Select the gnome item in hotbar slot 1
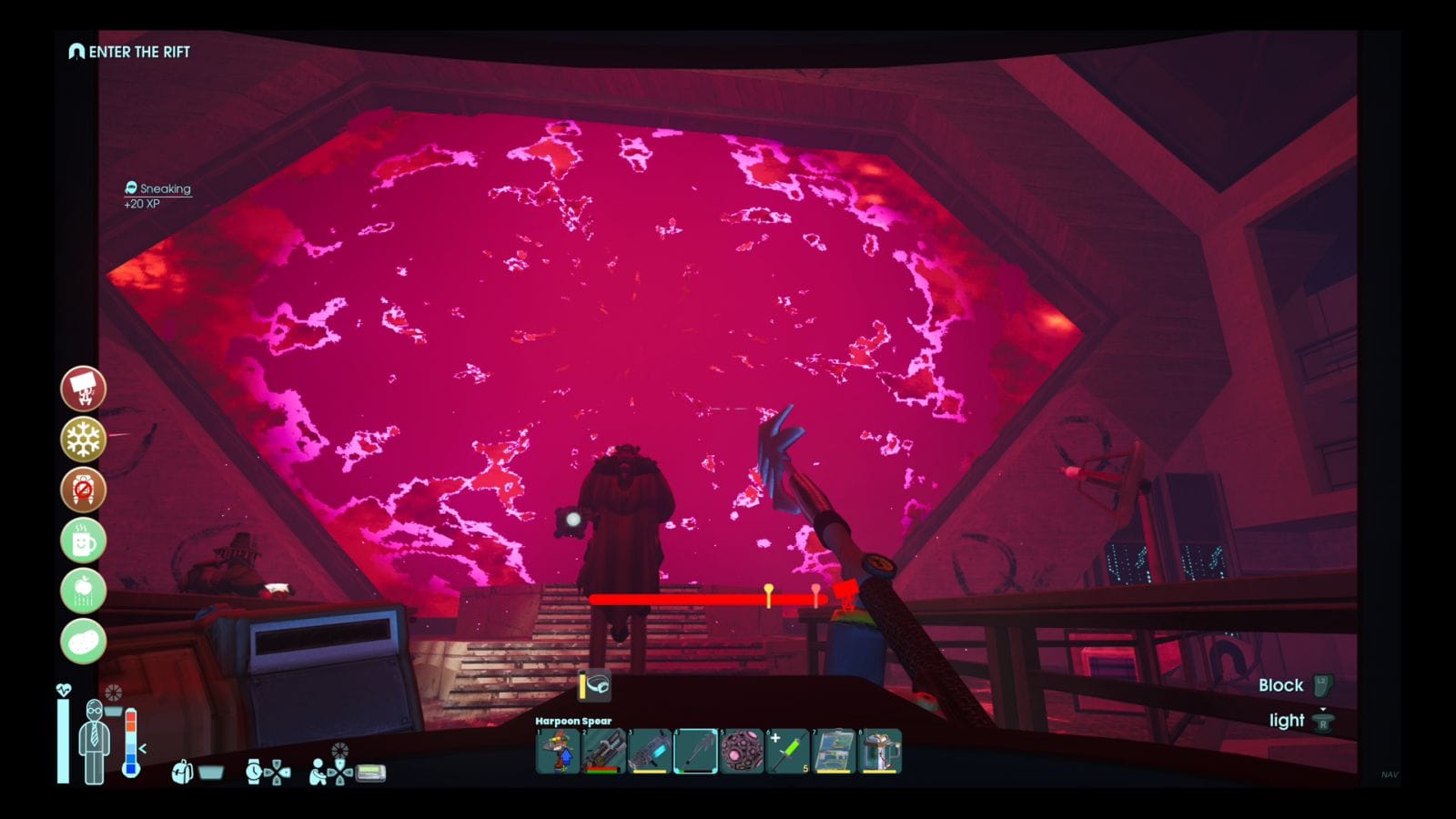This screenshot has height=819, width=1456. click(558, 752)
